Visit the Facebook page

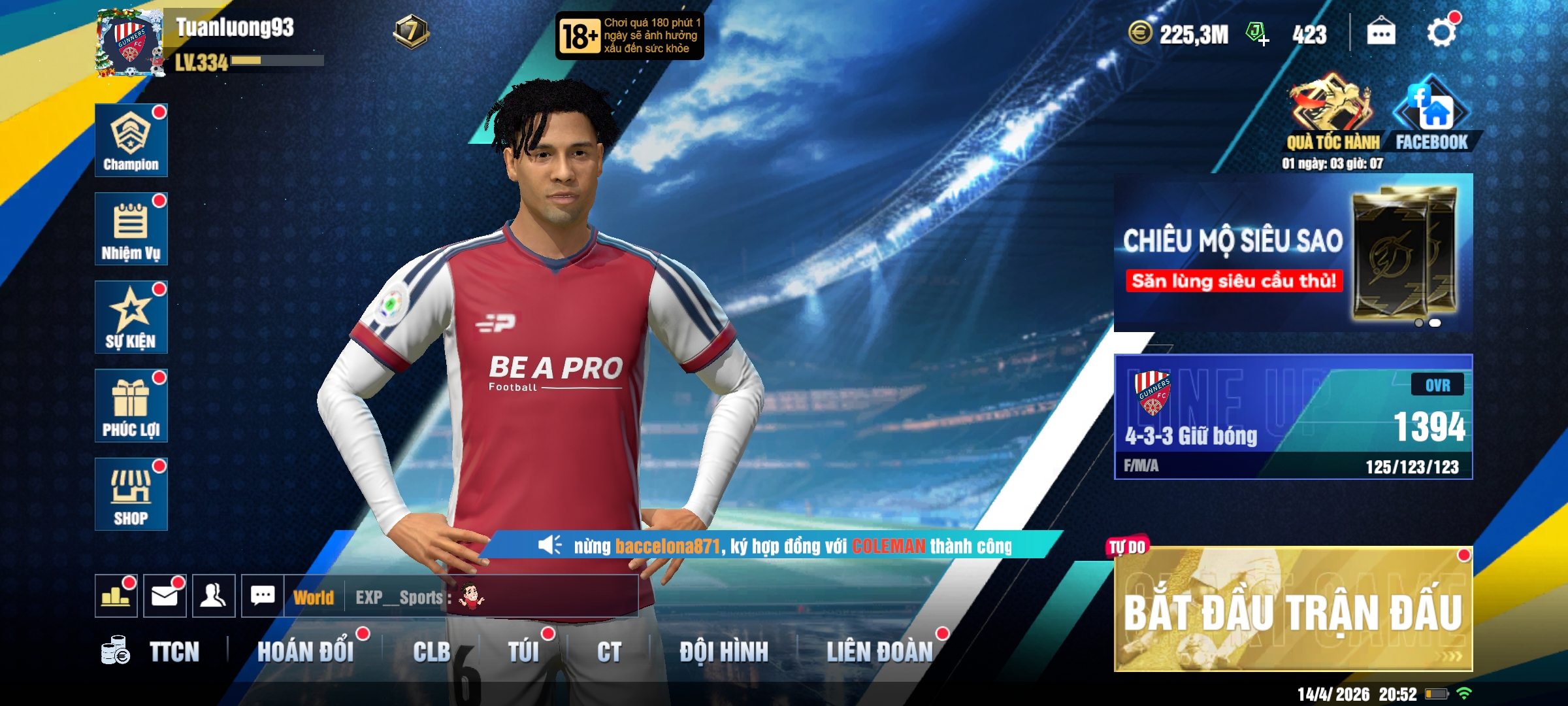coord(1431,112)
